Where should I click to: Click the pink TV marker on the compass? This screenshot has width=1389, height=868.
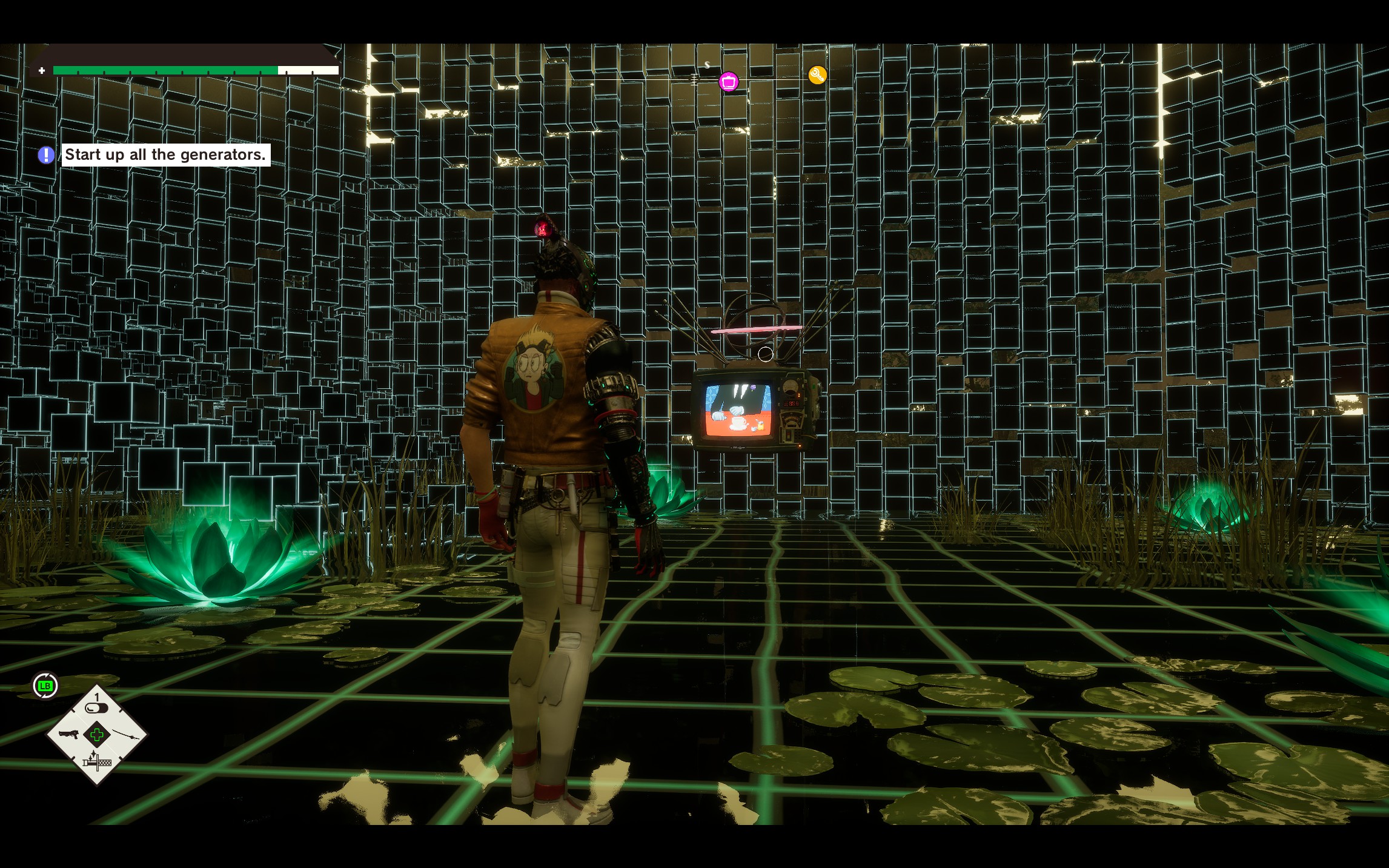point(728,81)
